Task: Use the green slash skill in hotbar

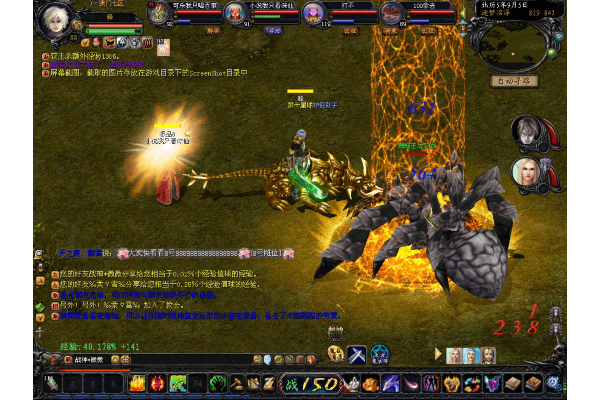Action: click(x=178, y=382)
